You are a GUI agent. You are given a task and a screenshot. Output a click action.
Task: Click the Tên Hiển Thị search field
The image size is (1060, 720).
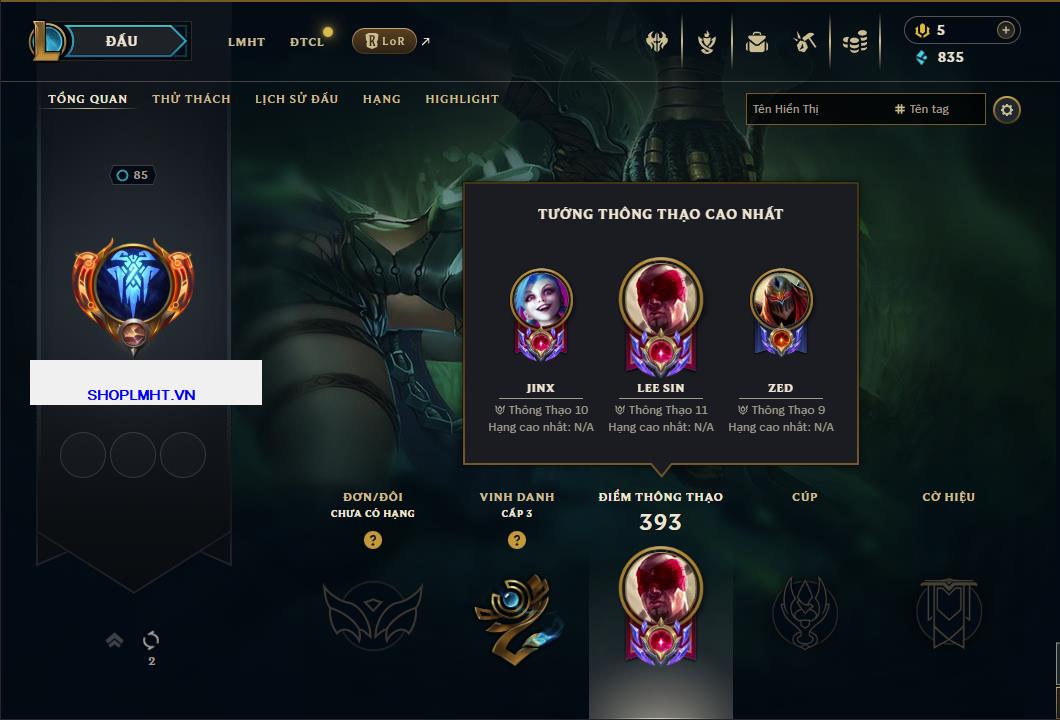point(815,109)
